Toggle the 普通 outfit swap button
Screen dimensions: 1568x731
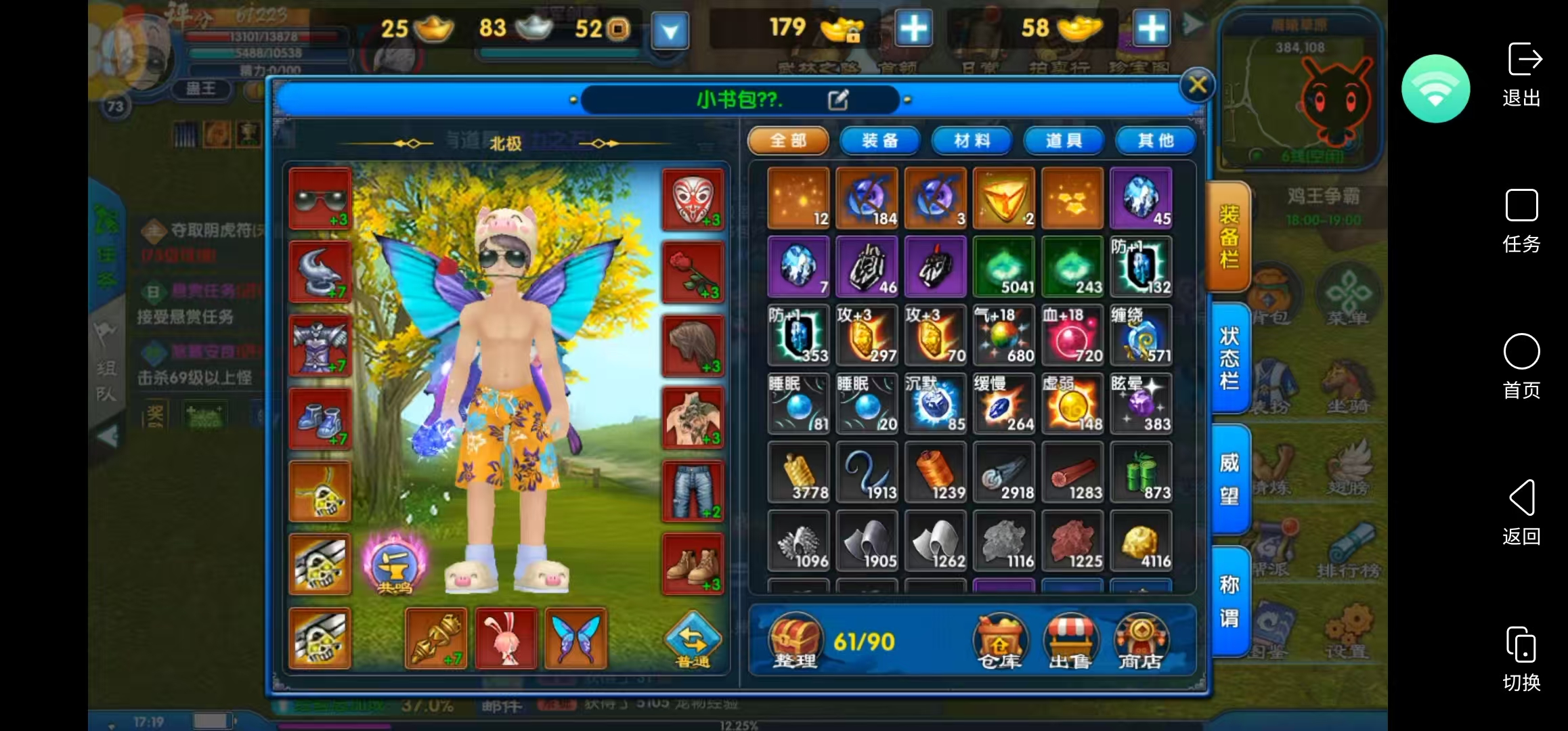tap(693, 640)
